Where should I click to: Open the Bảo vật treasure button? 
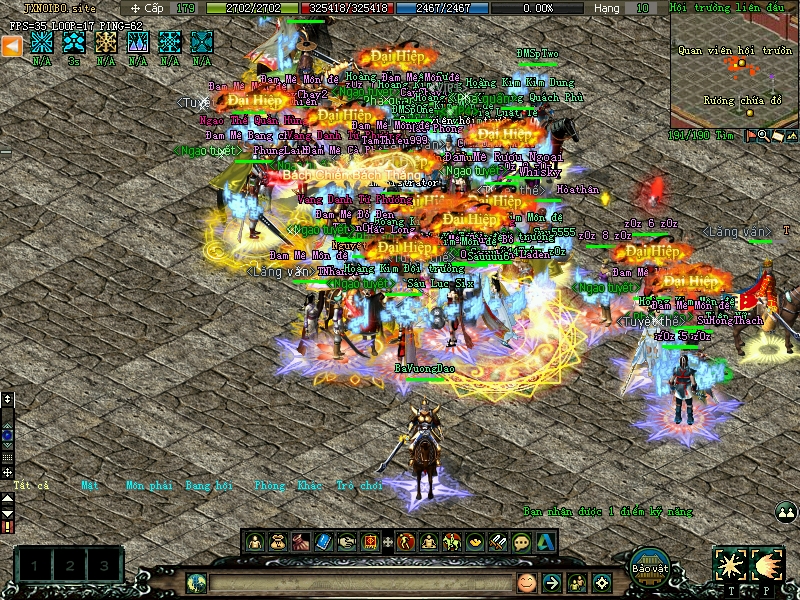tap(650, 565)
